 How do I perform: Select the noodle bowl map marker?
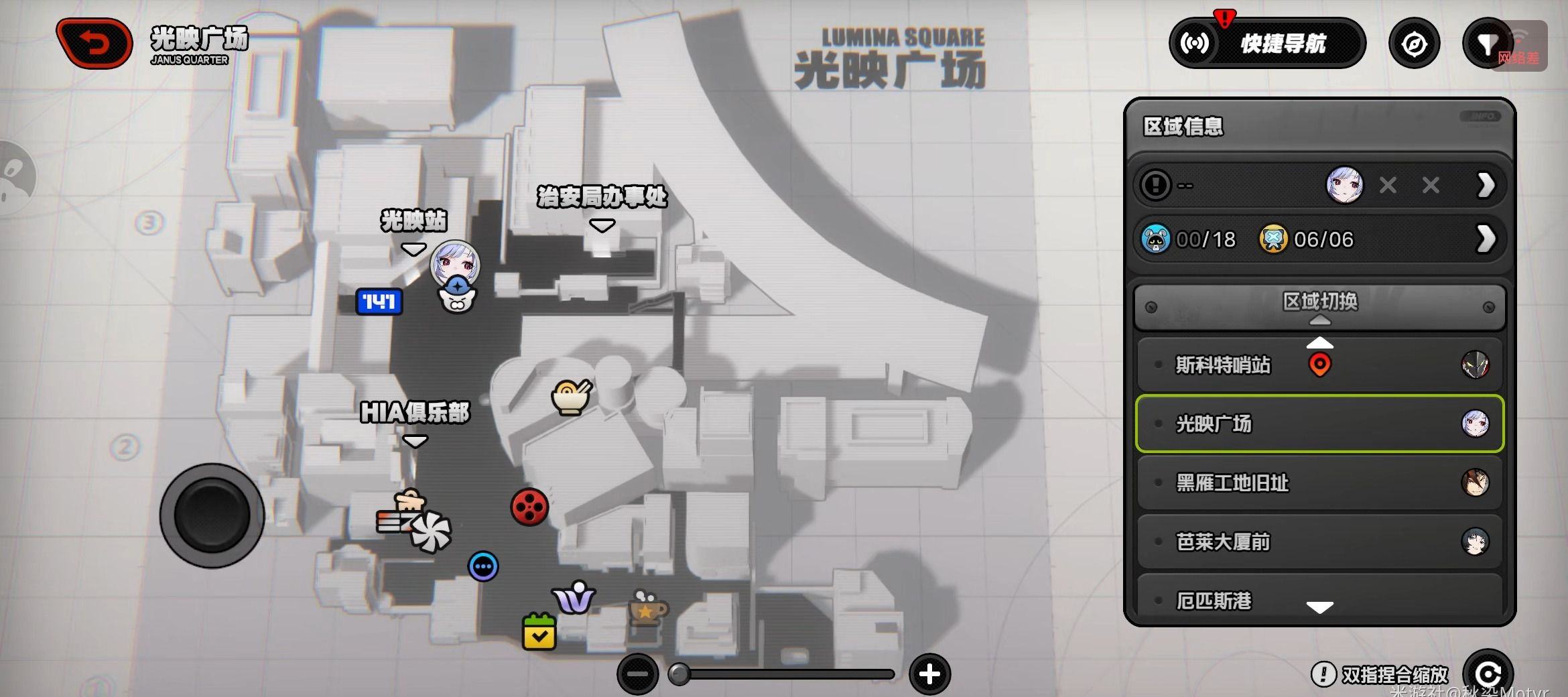[571, 397]
